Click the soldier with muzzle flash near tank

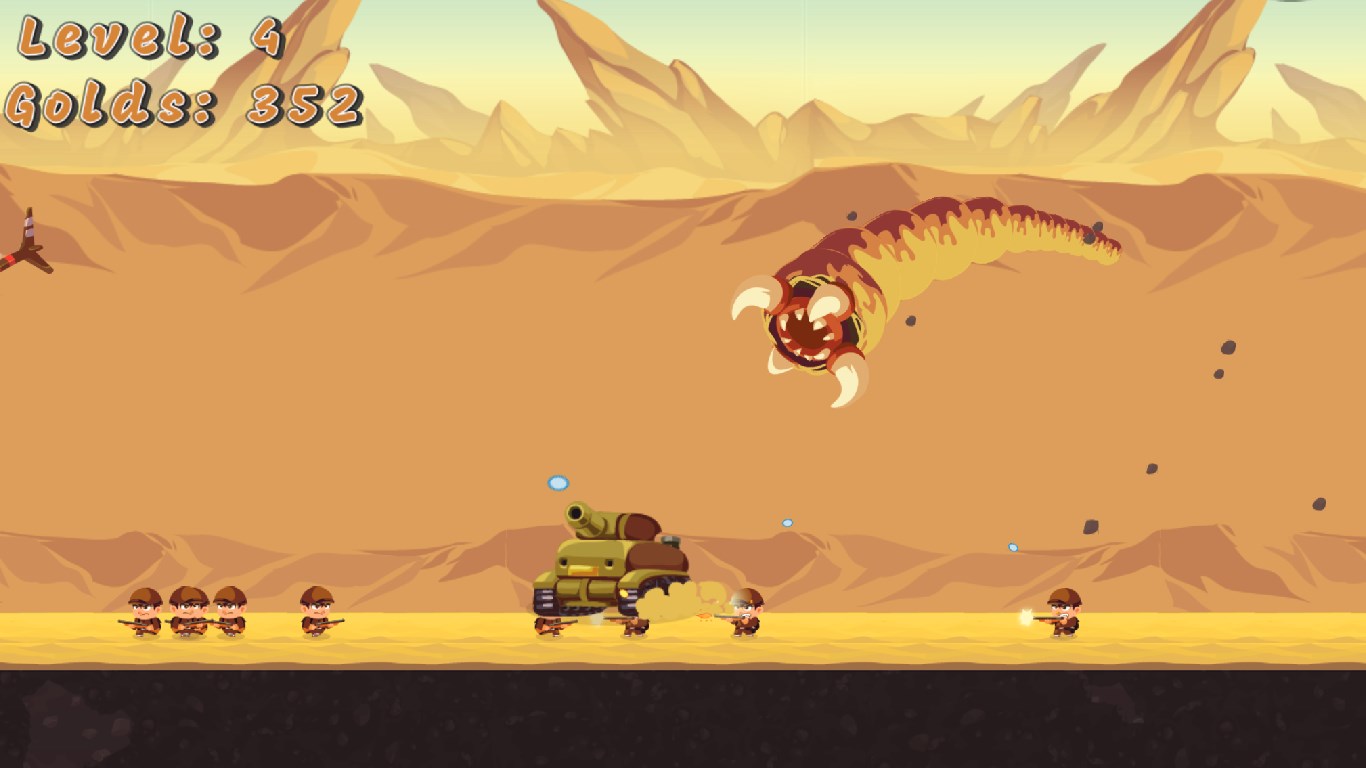pos(744,613)
